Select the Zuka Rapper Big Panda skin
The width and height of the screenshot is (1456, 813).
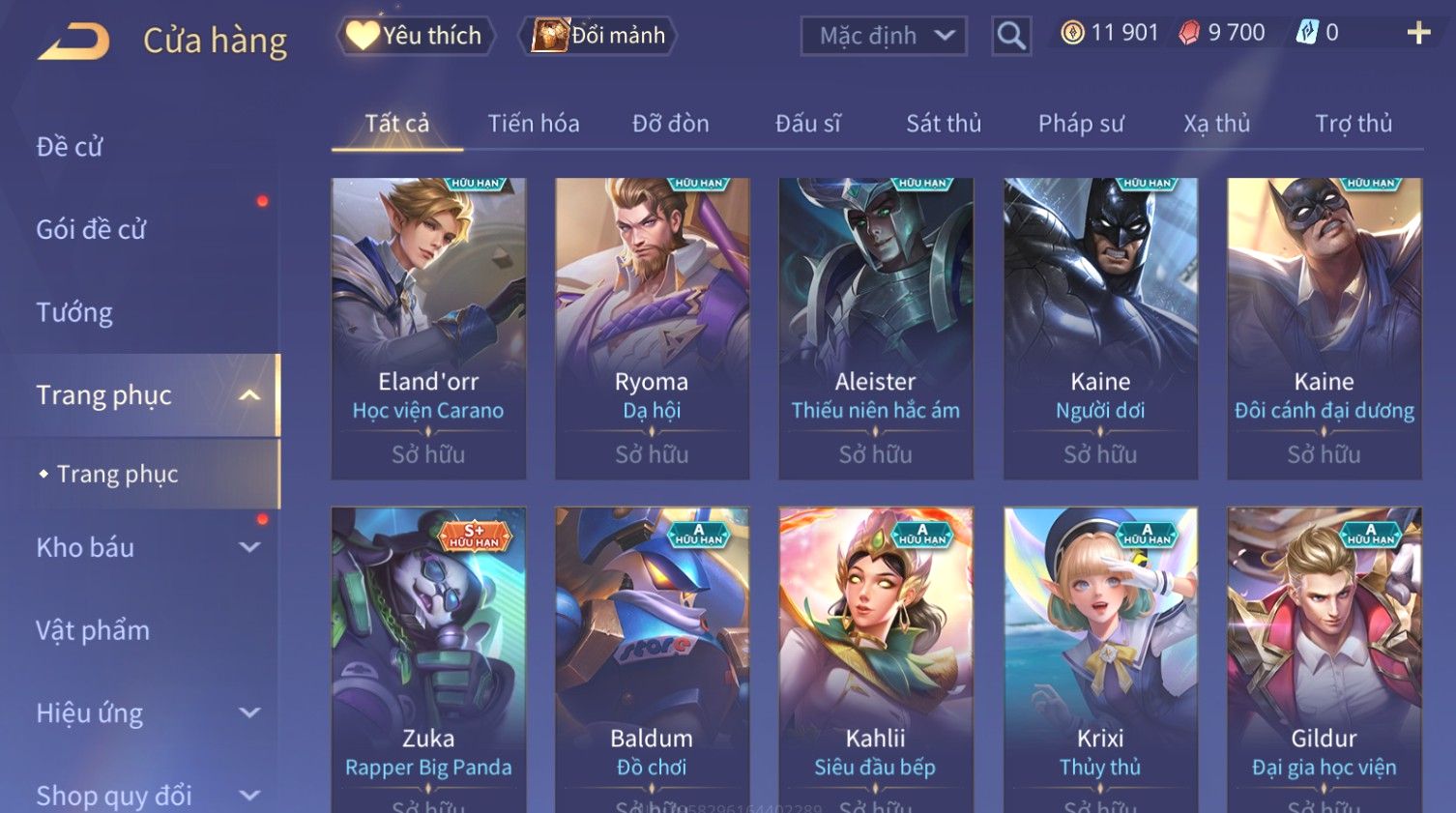coord(428,657)
